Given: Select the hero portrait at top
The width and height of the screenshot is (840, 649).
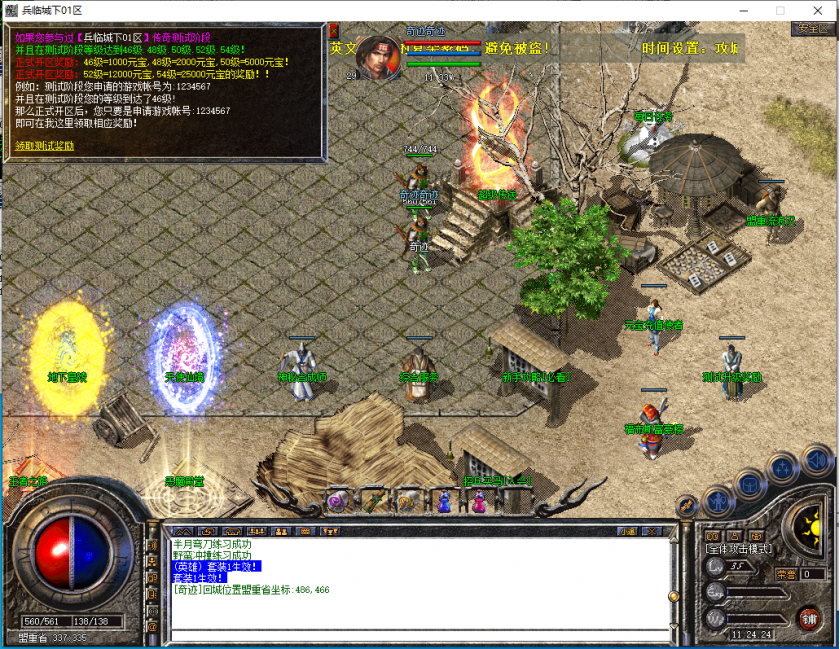Looking at the screenshot, I should 379,57.
